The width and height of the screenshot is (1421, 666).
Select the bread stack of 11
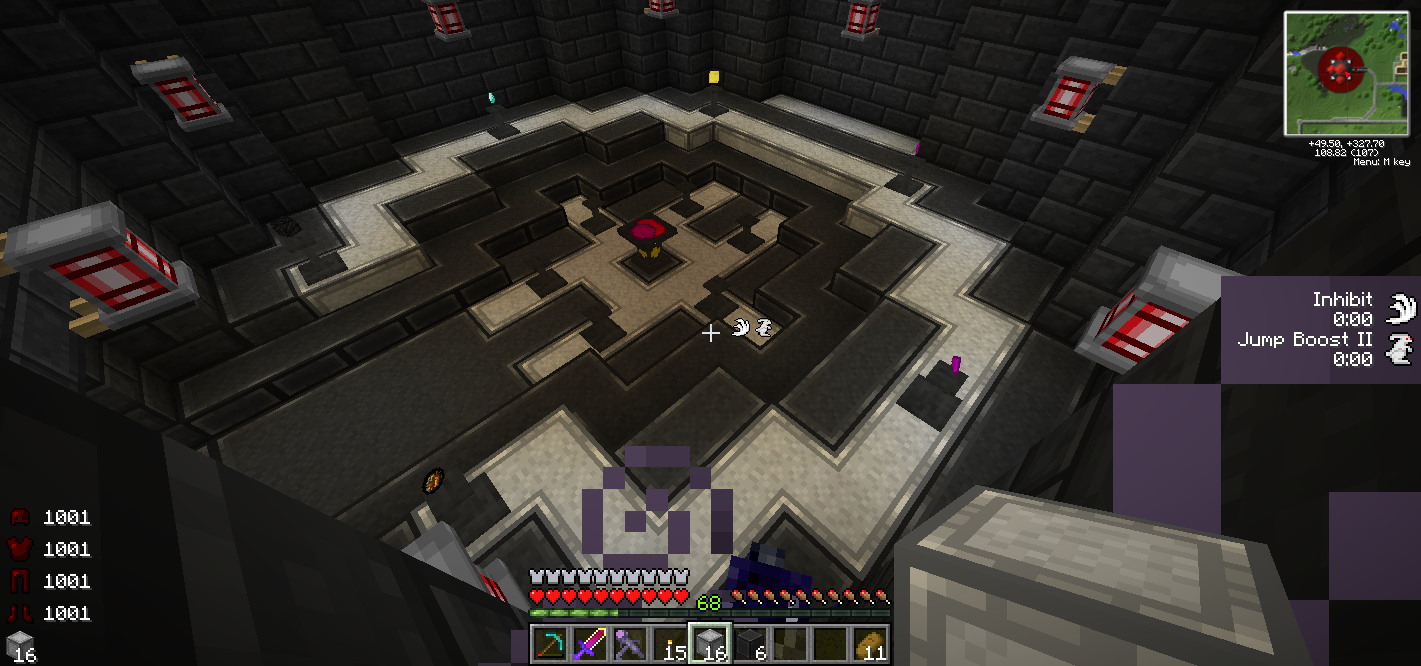871,643
